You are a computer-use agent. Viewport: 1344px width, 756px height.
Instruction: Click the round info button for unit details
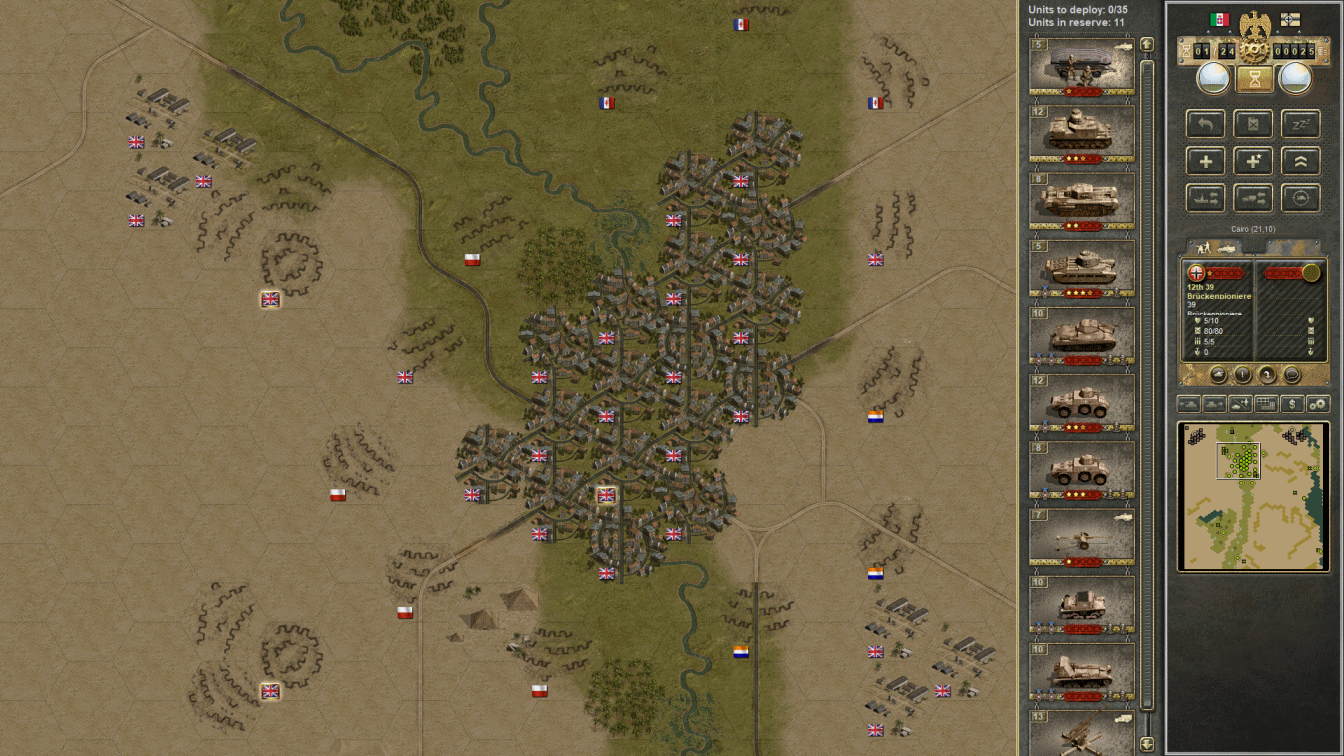coord(1243,375)
